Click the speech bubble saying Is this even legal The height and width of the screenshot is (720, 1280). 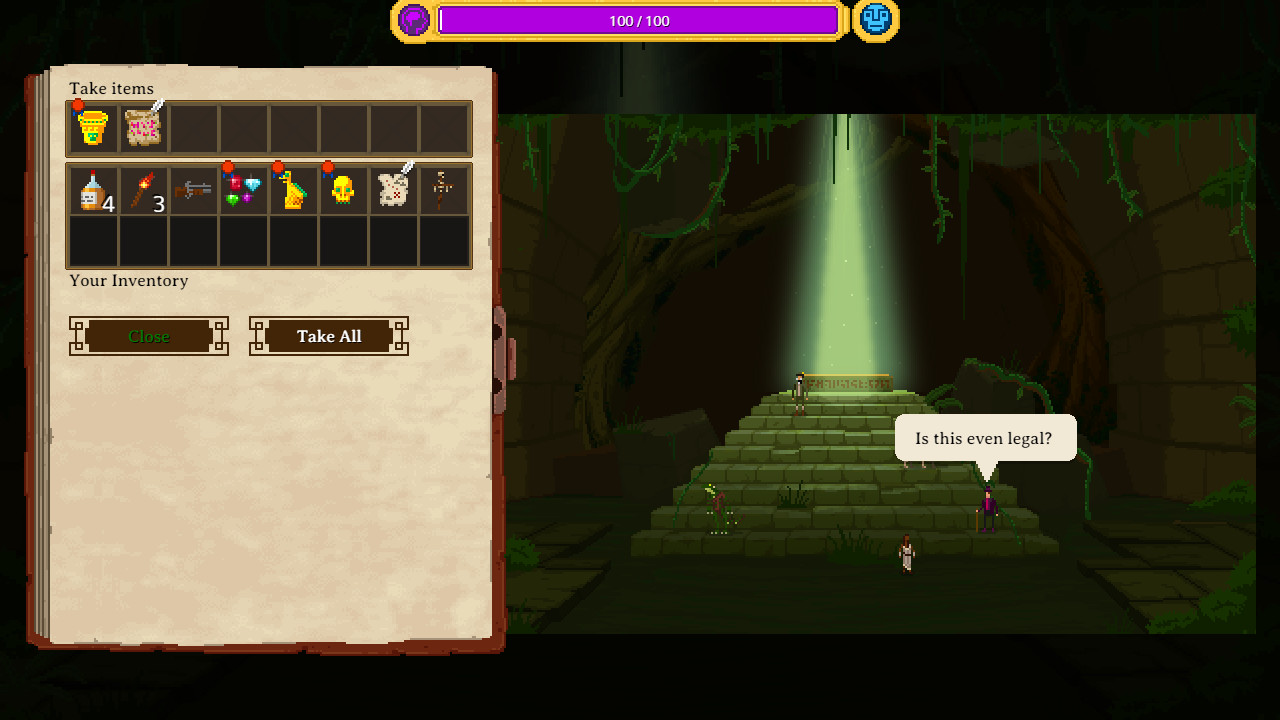pos(985,438)
